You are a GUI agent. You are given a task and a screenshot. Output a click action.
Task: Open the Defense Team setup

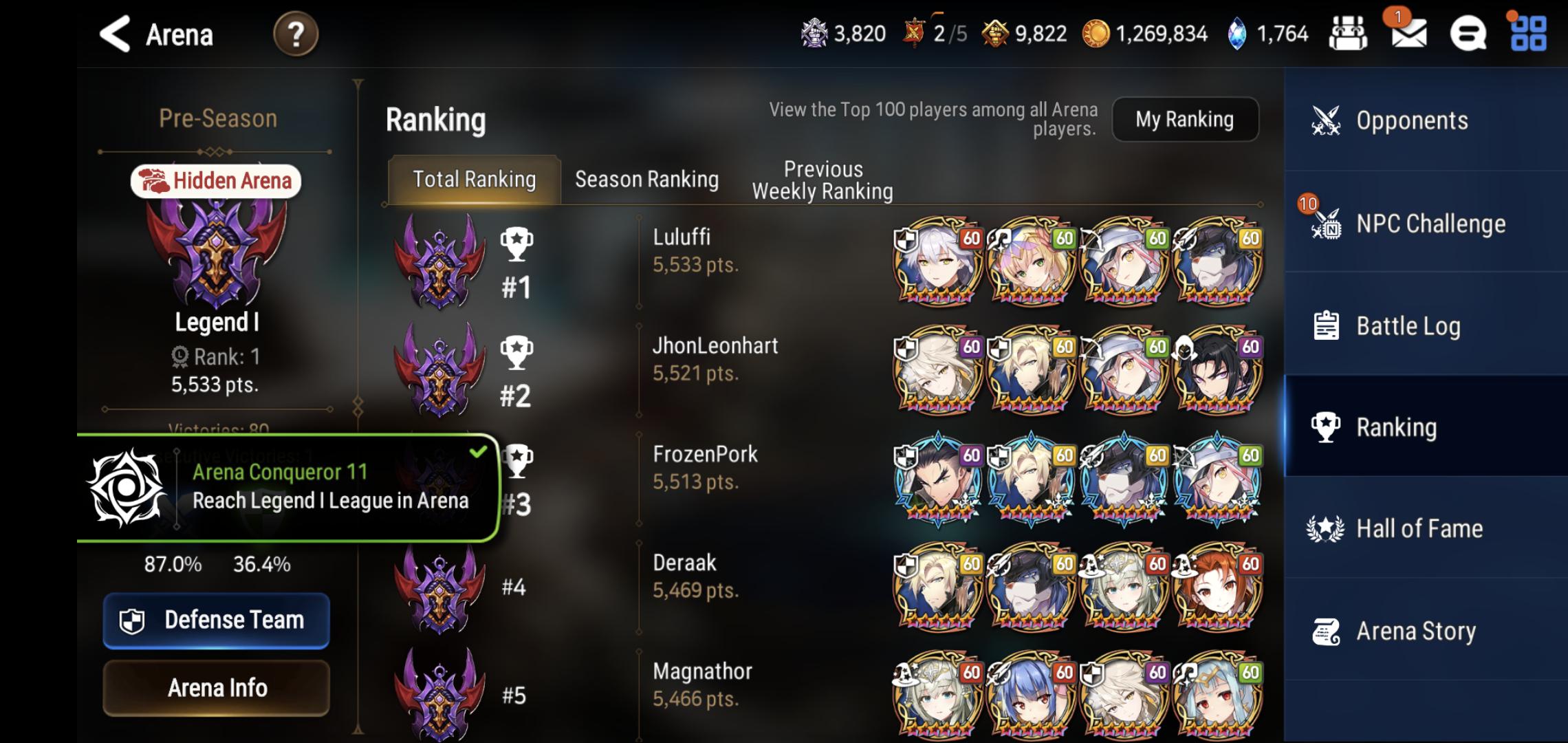216,620
